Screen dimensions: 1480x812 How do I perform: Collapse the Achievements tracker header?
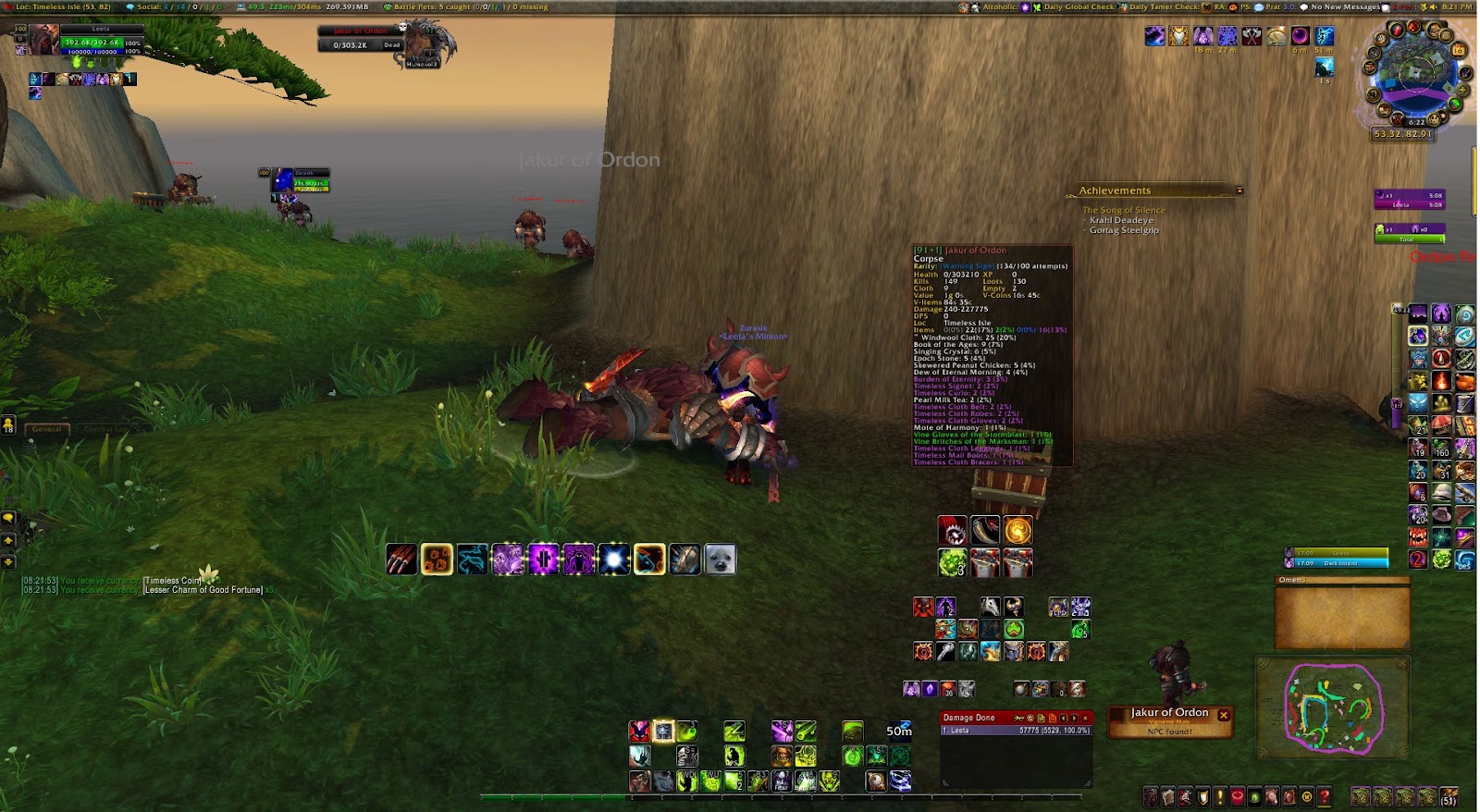(1239, 191)
